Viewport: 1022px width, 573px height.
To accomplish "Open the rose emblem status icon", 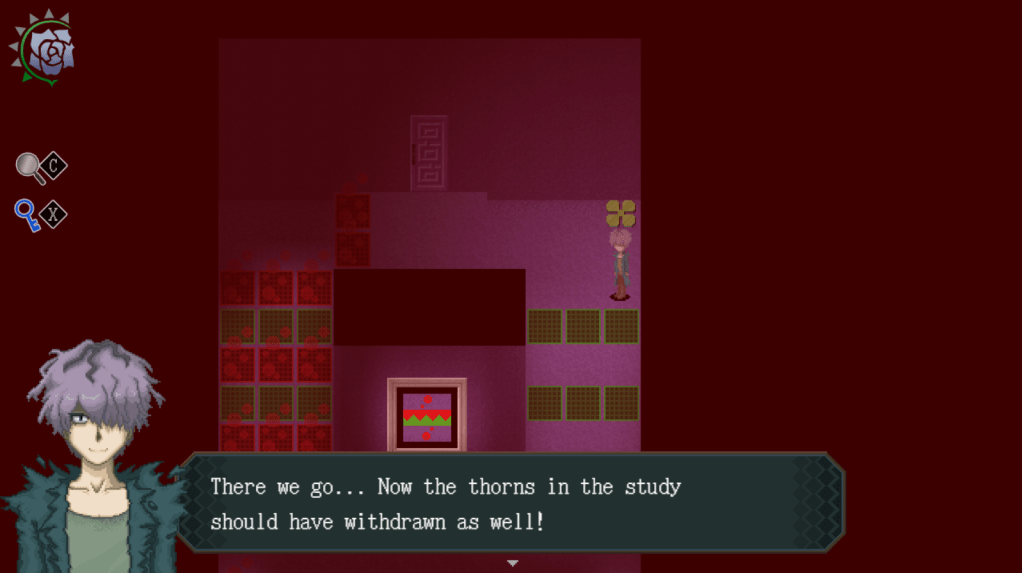I will 43,48.
